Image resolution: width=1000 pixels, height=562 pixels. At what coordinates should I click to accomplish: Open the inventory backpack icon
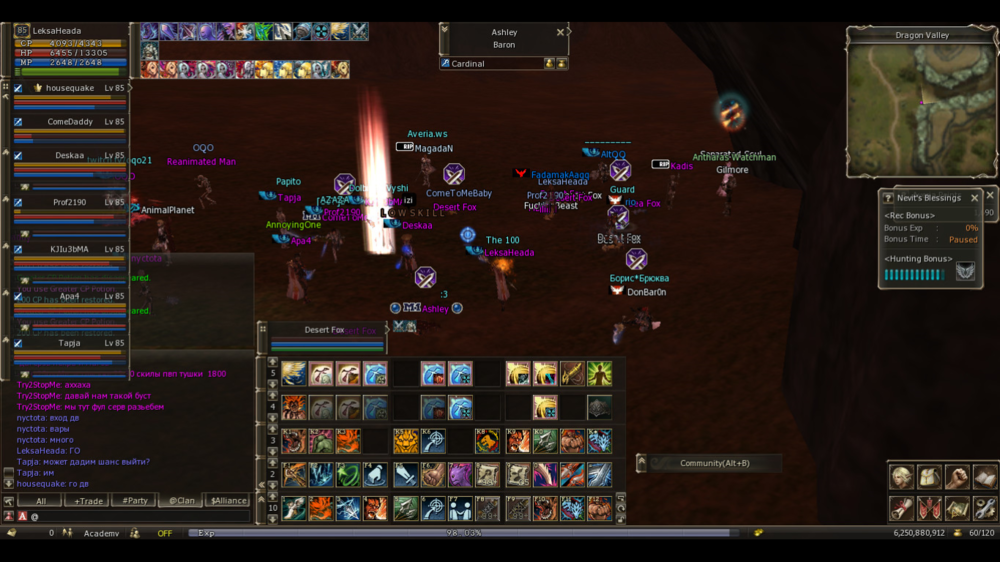(x=930, y=477)
